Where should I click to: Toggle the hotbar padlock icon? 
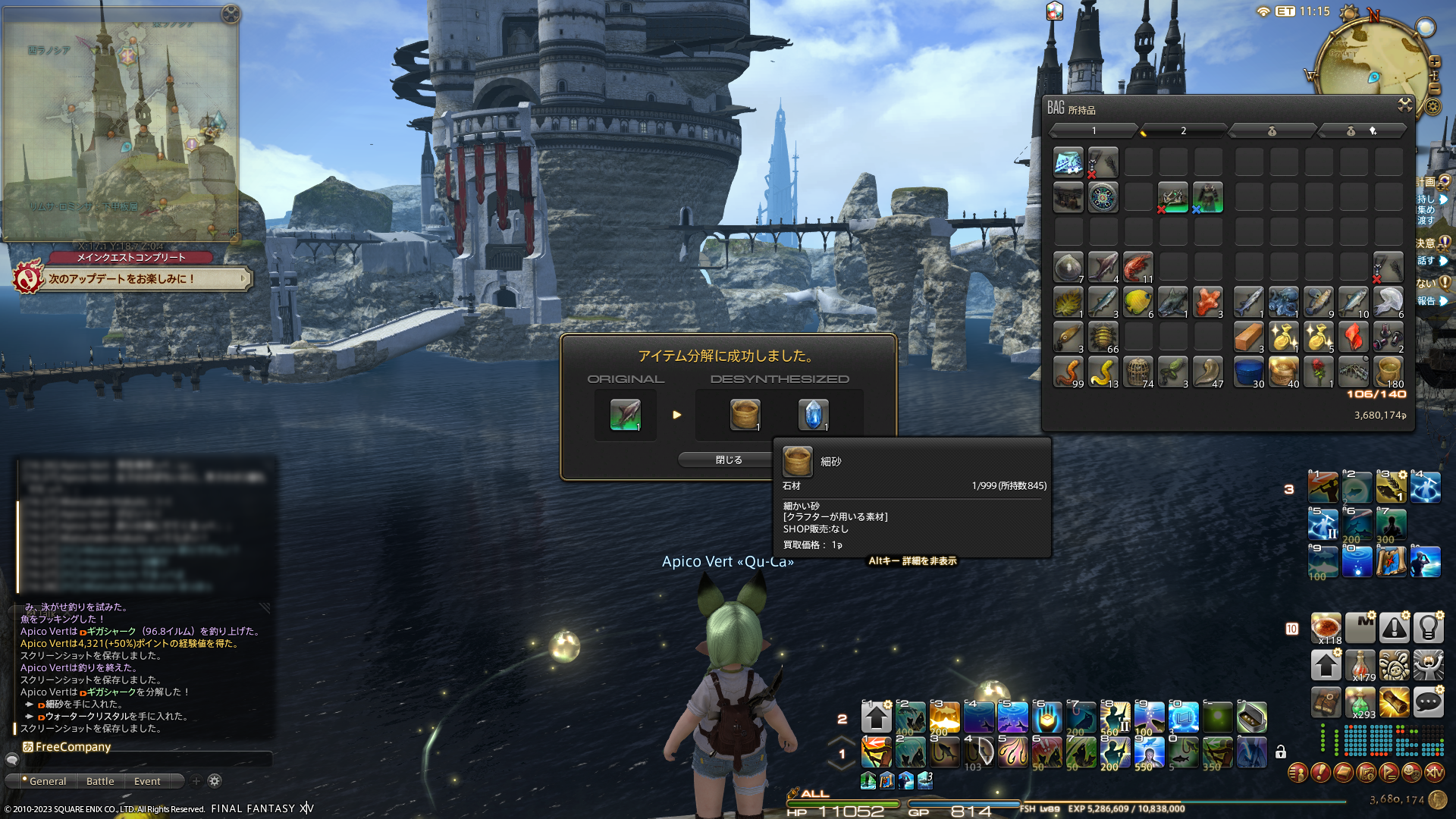tap(1281, 752)
